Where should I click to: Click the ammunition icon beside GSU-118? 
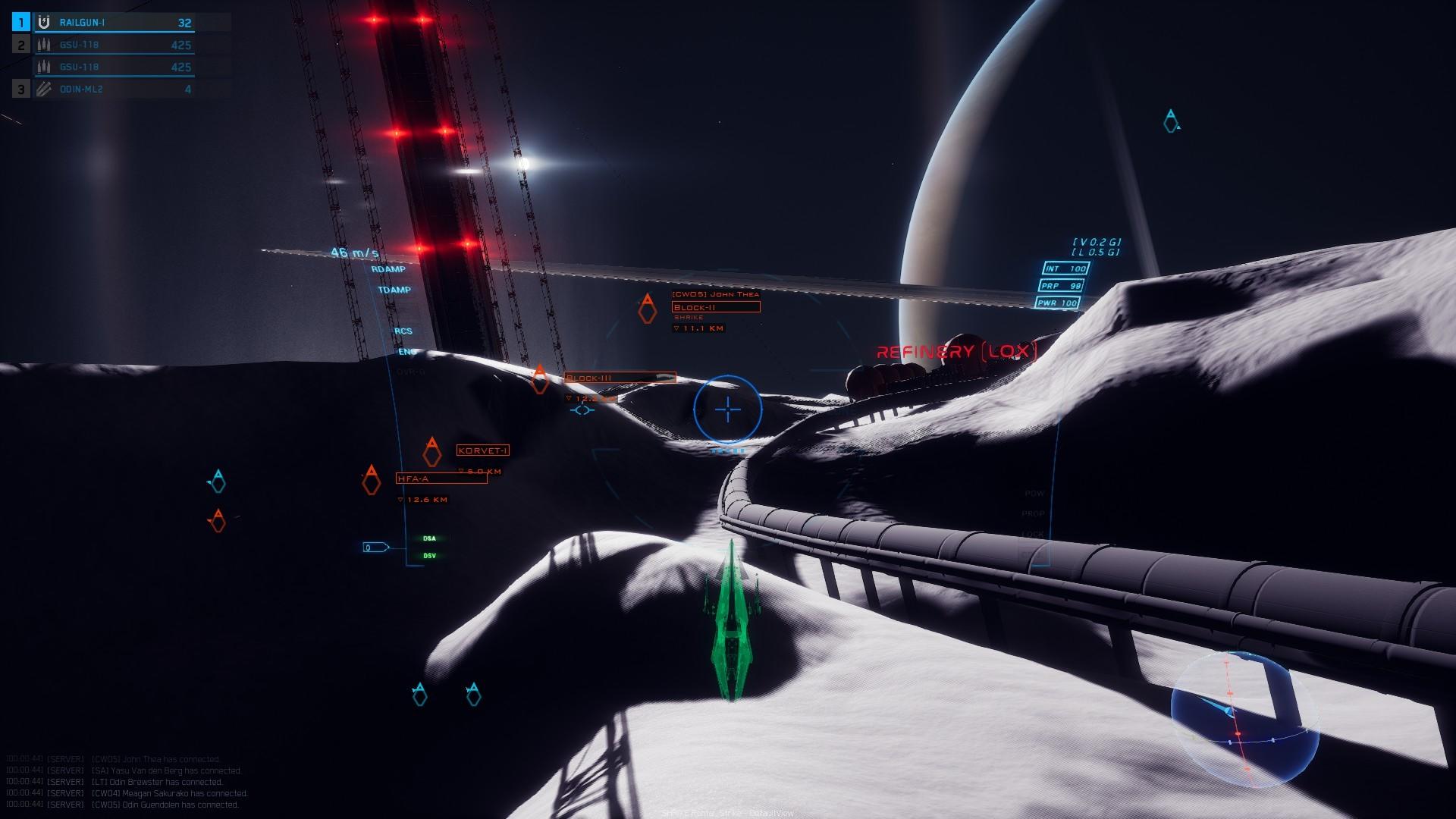43,44
